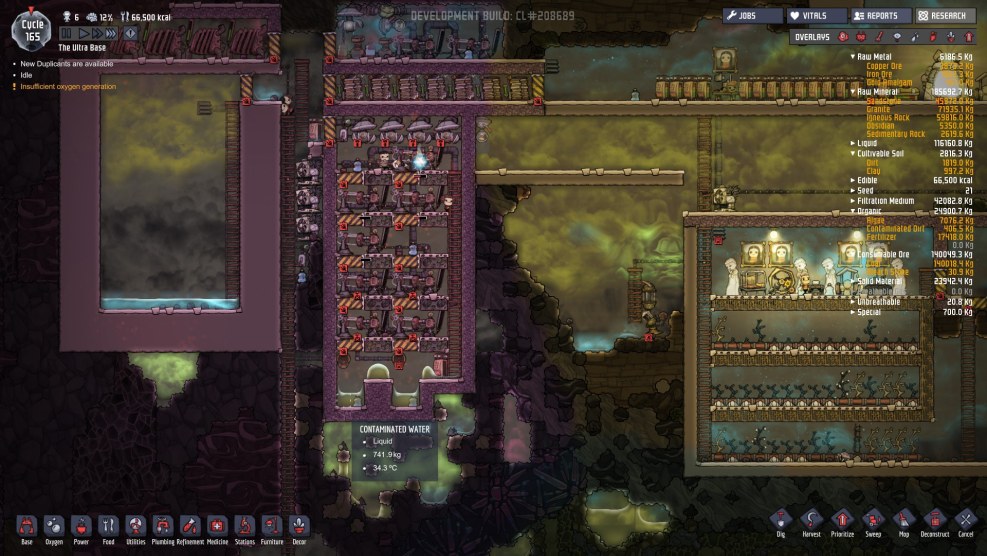Image resolution: width=987 pixels, height=556 pixels.
Task: Collapse the Raw Metal resource category
Action: 853,57
